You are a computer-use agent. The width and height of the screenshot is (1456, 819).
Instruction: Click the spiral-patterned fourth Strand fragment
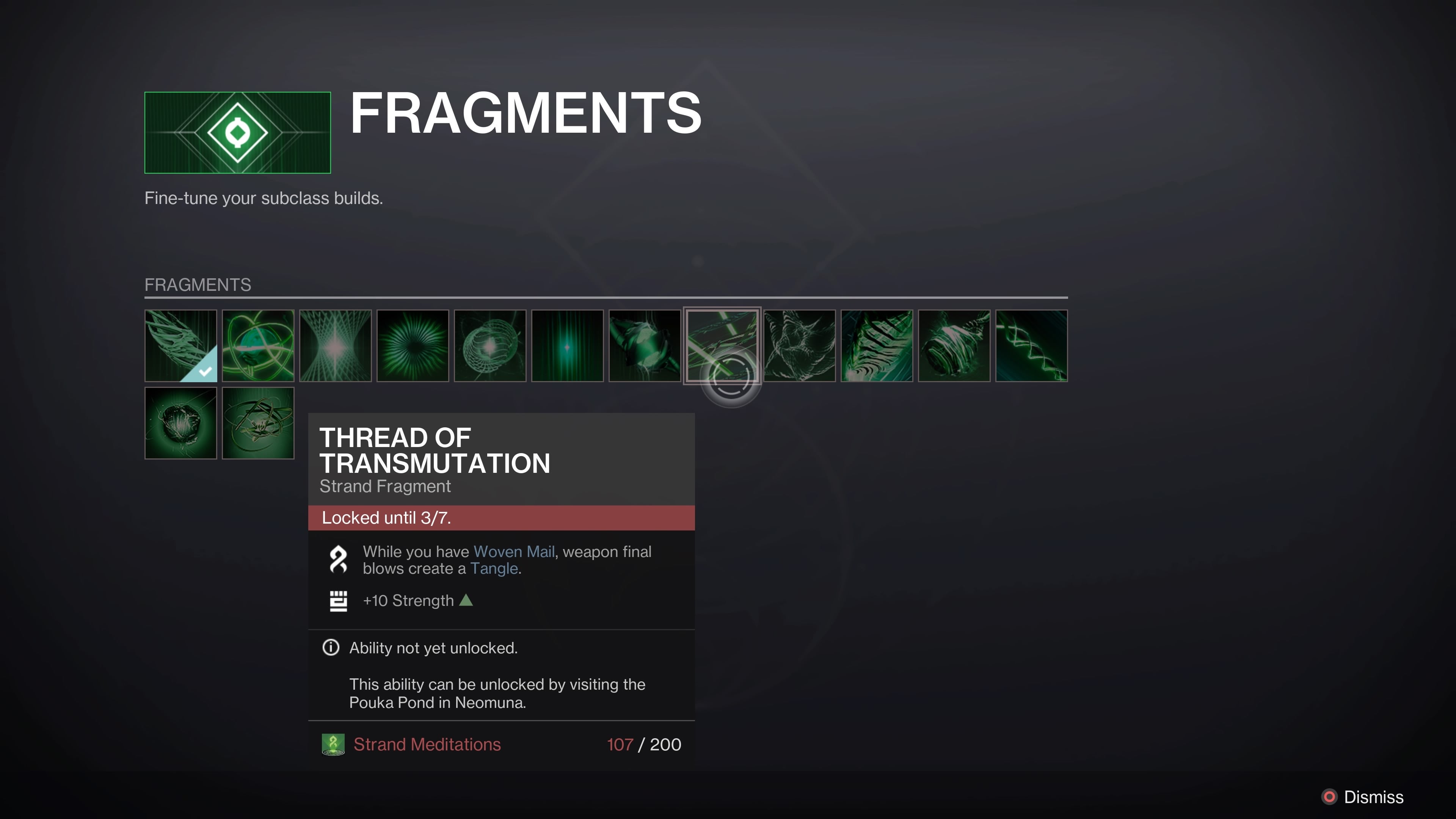click(413, 345)
